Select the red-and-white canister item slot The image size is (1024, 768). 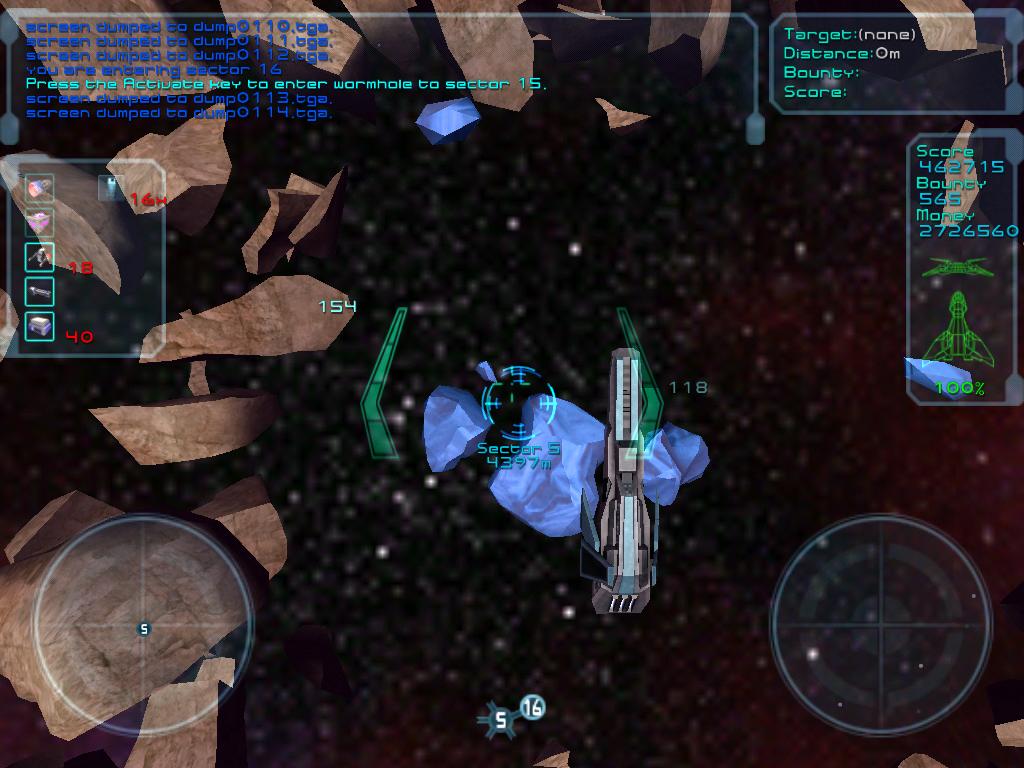[x=39, y=188]
